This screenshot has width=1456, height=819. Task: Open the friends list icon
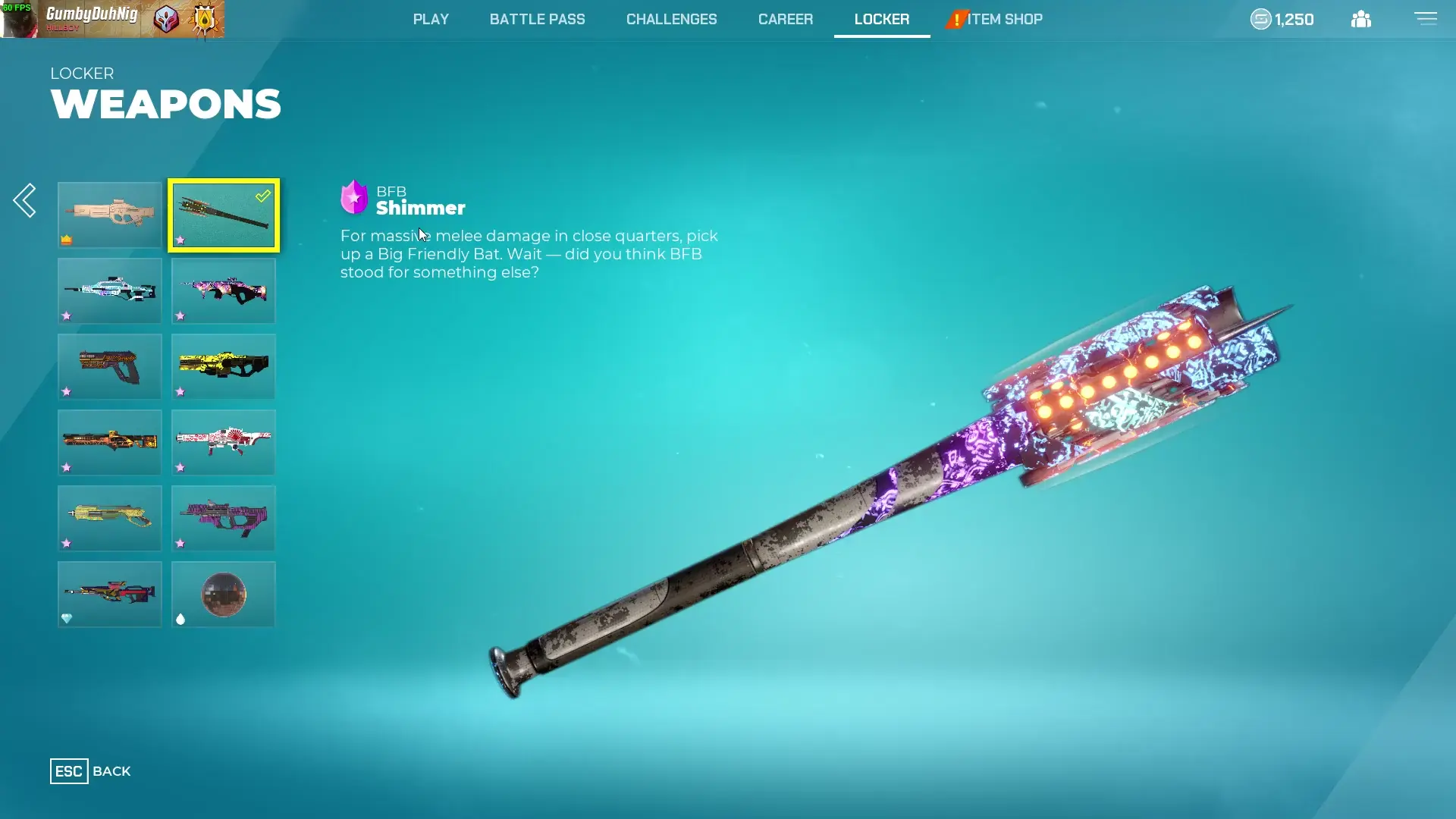point(1360,19)
